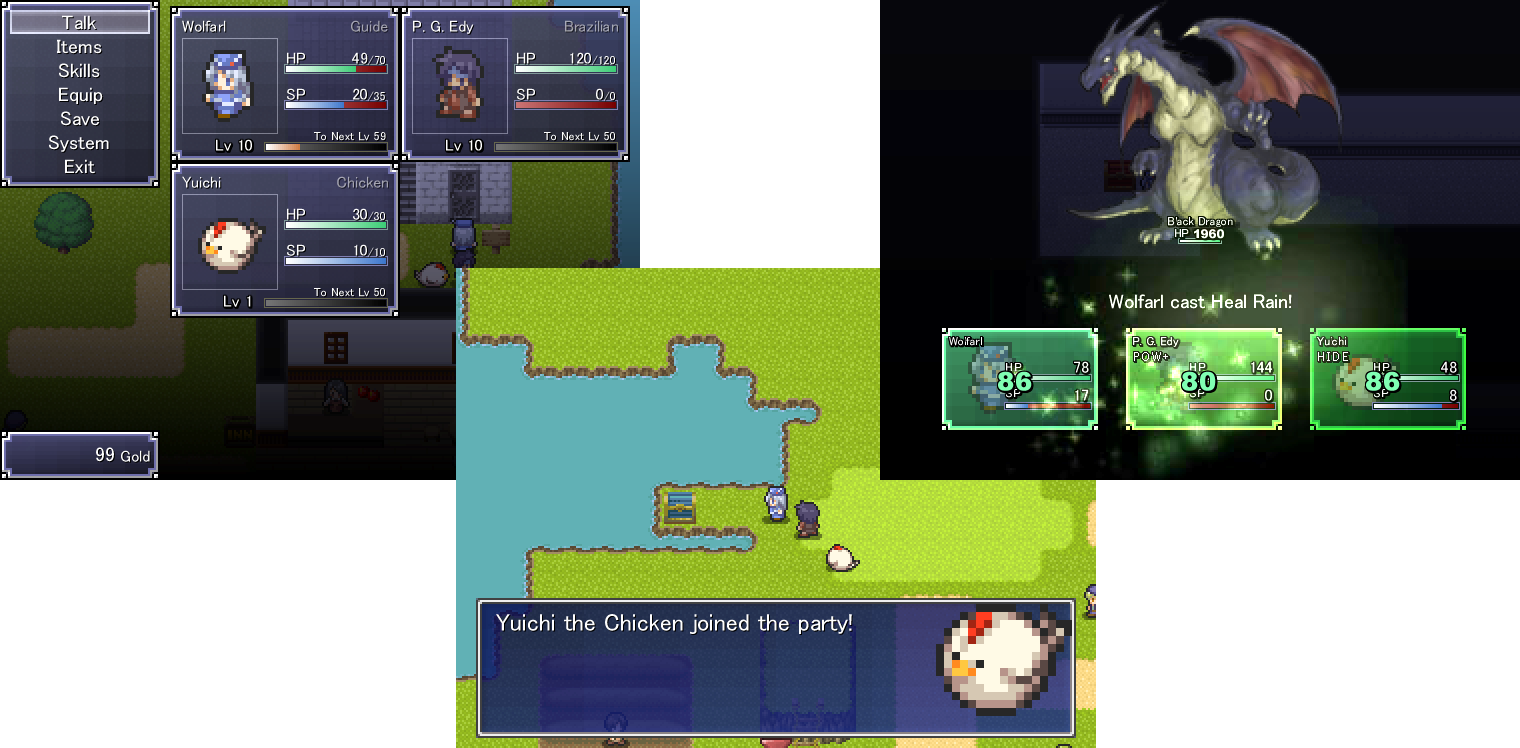Click Wolfarl's To Next Lv progress bar
Image resolution: width=1520 pixels, height=748 pixels.
(x=325, y=144)
